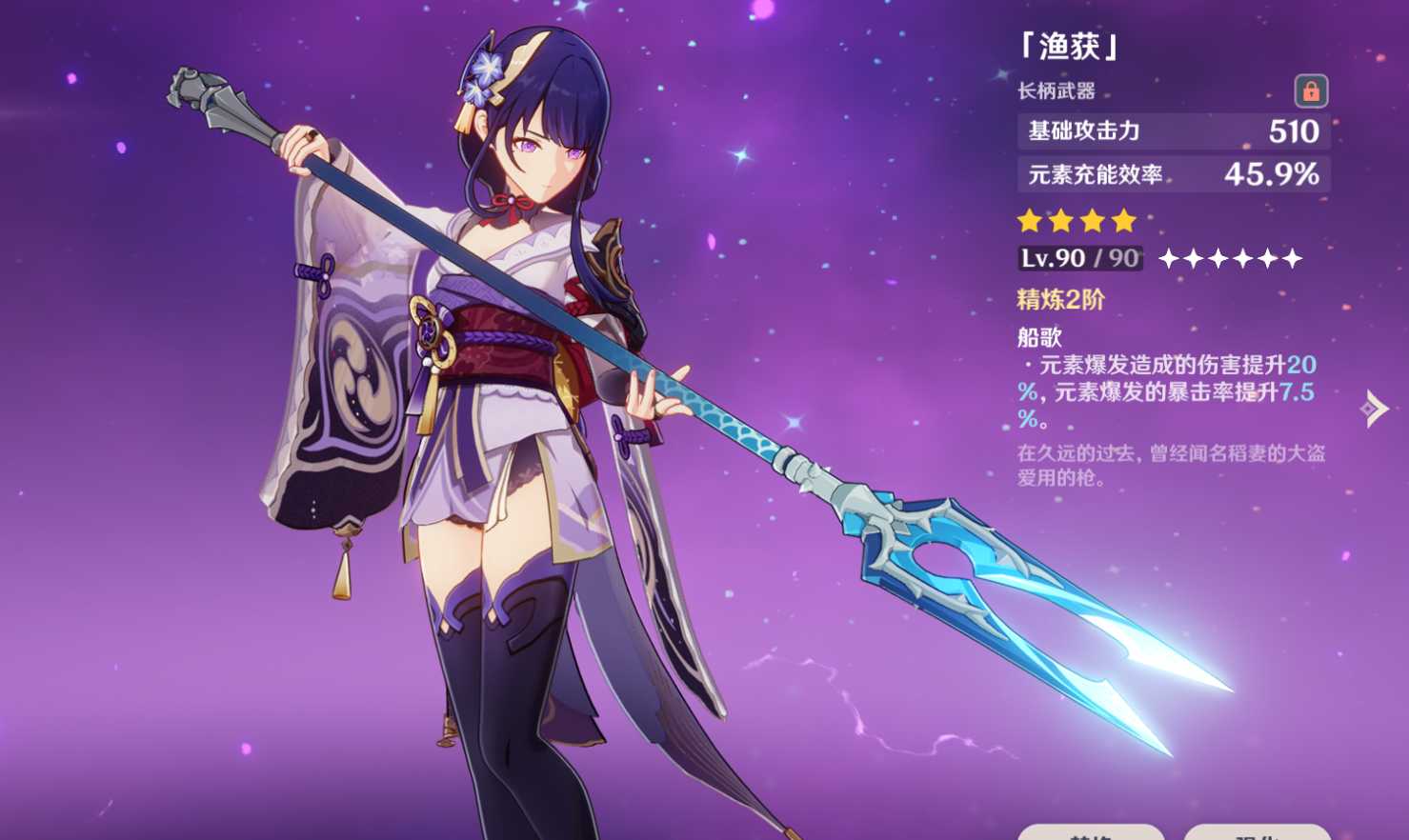This screenshot has width=1409, height=840.
Task: Click the fourth gold rarity star
Action: (x=1123, y=222)
